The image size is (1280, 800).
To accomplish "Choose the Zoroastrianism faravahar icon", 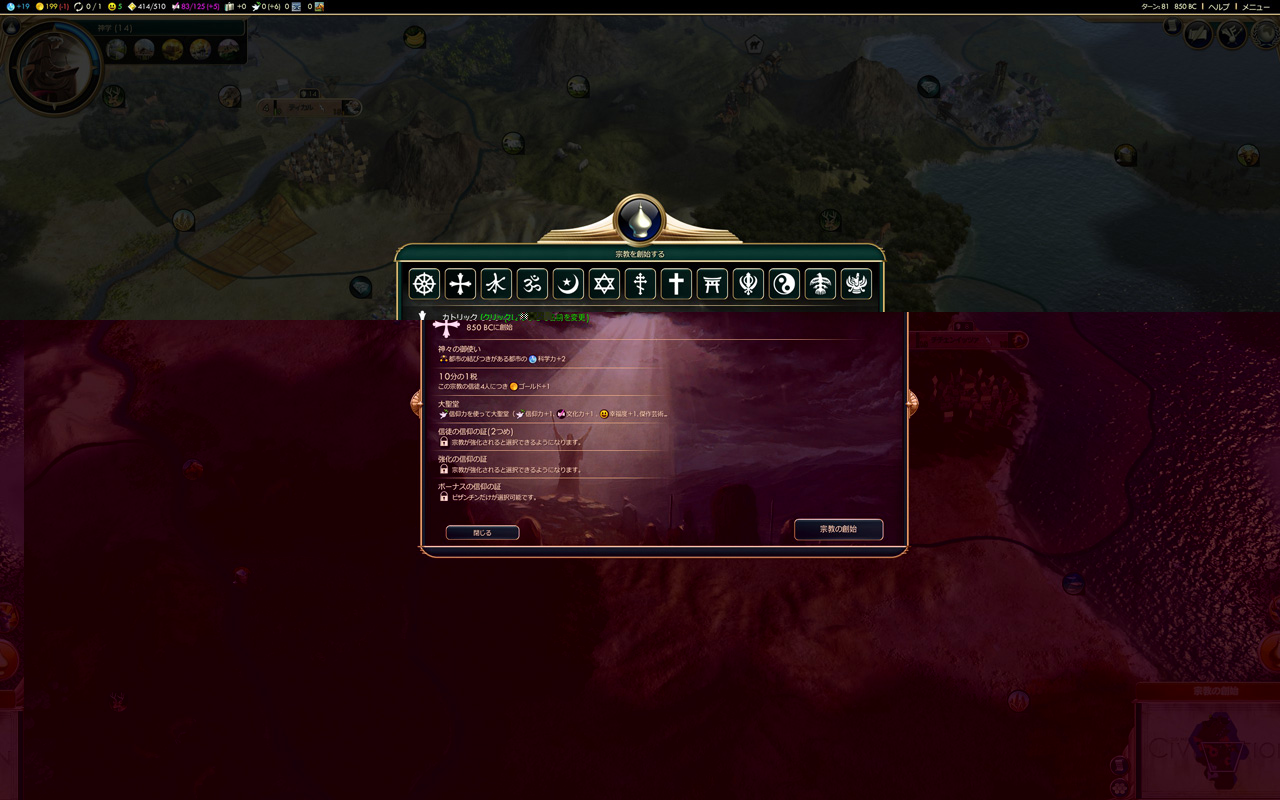I will click(856, 284).
